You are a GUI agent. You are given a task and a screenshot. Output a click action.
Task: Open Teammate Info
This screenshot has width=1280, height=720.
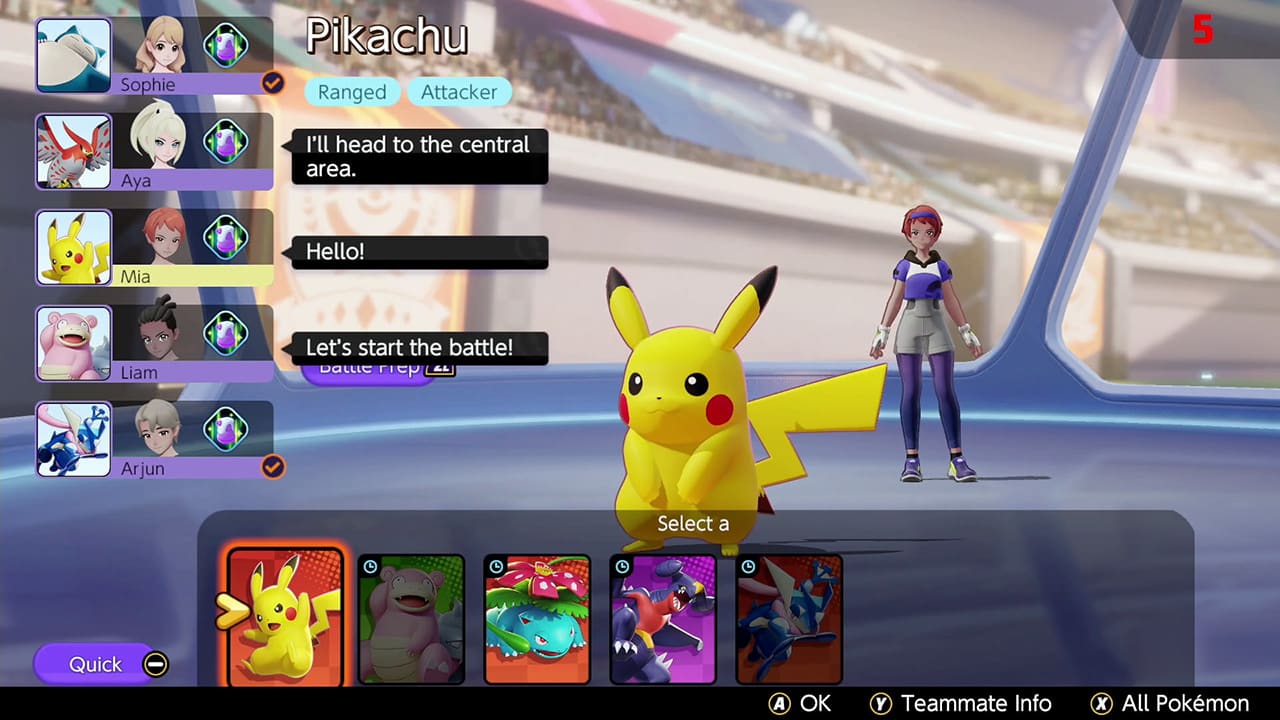click(x=963, y=703)
